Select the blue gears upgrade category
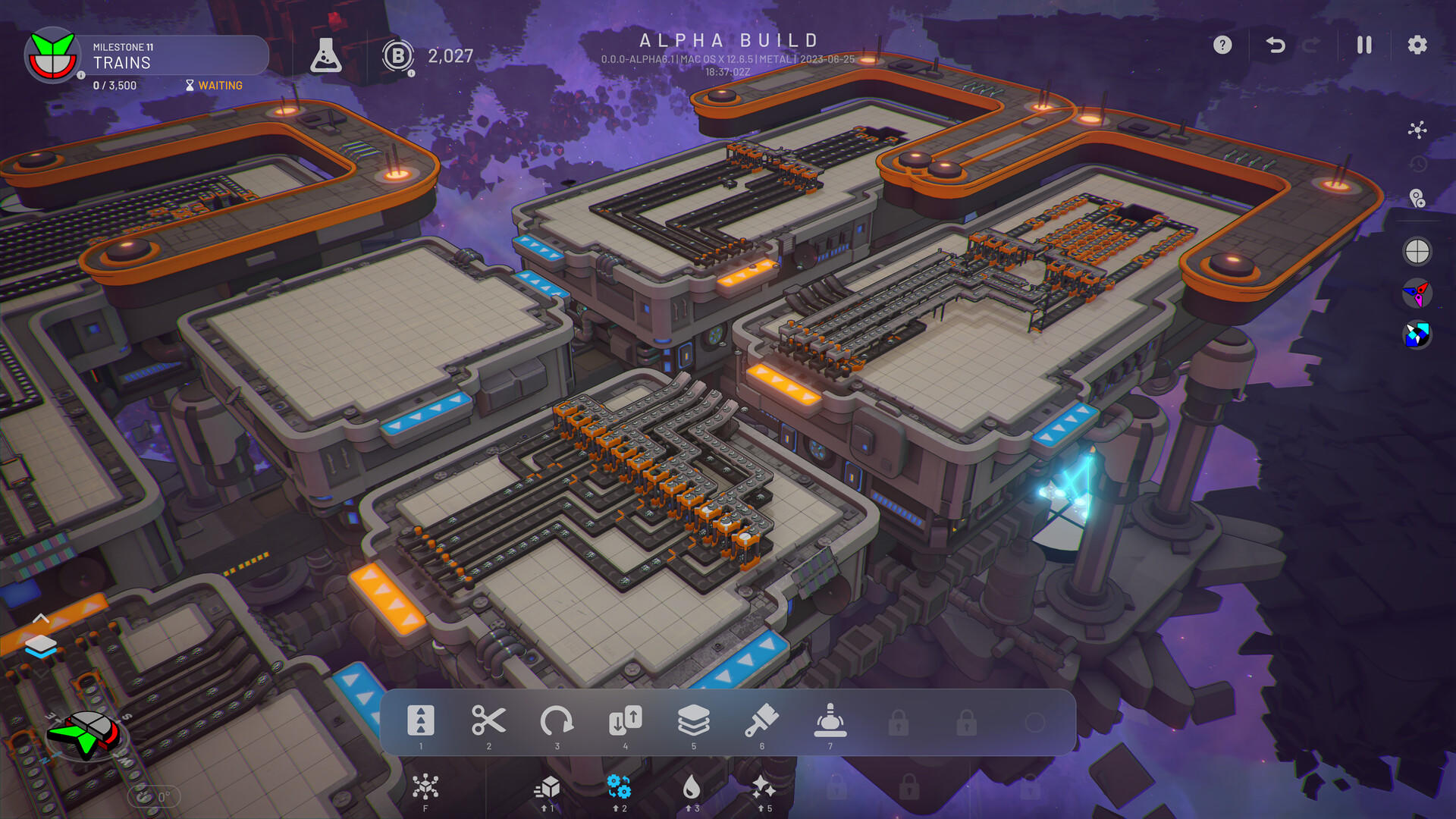The height and width of the screenshot is (819, 1456). pos(618,787)
